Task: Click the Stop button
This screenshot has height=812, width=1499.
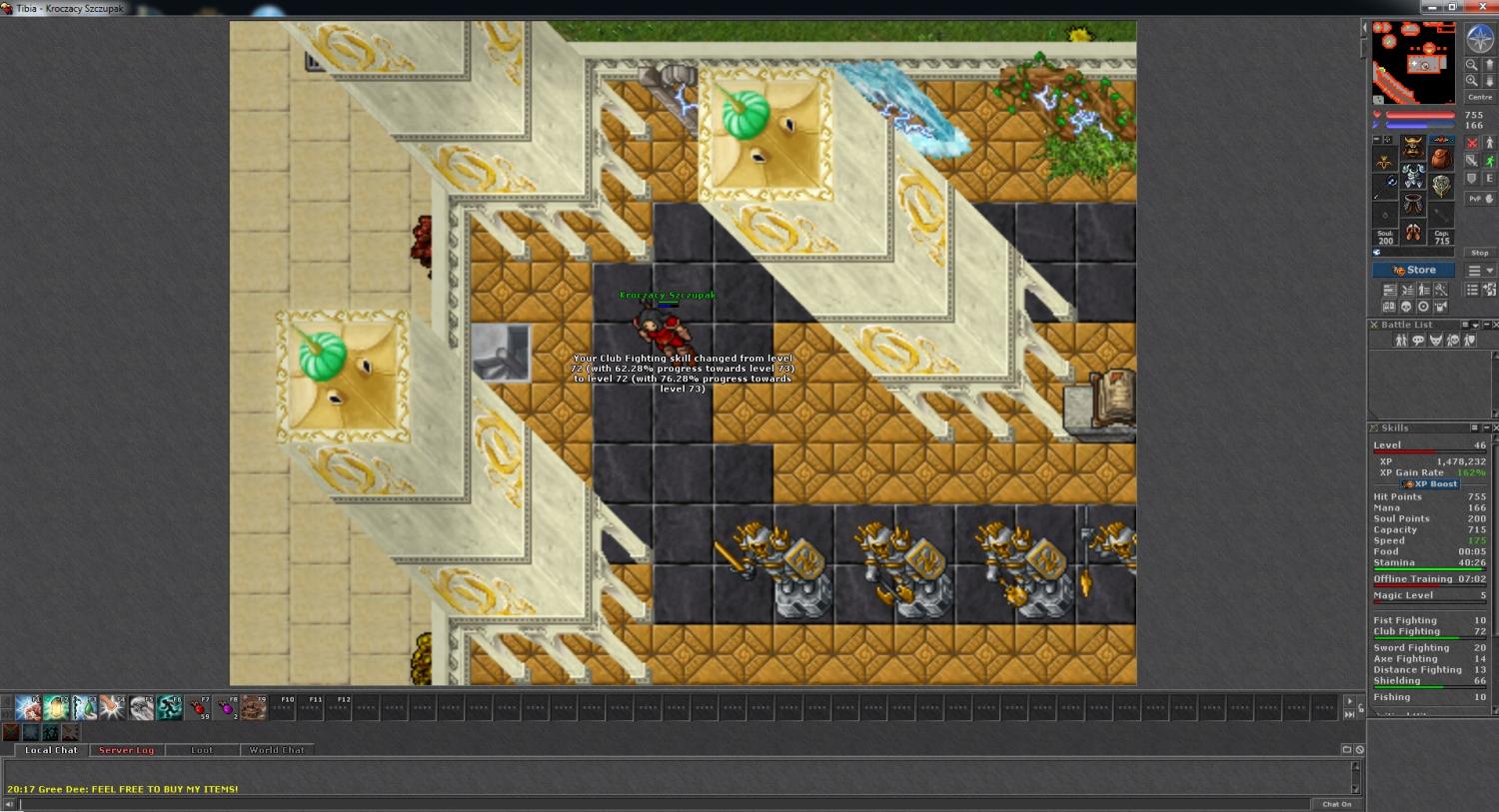Action: (x=1479, y=253)
